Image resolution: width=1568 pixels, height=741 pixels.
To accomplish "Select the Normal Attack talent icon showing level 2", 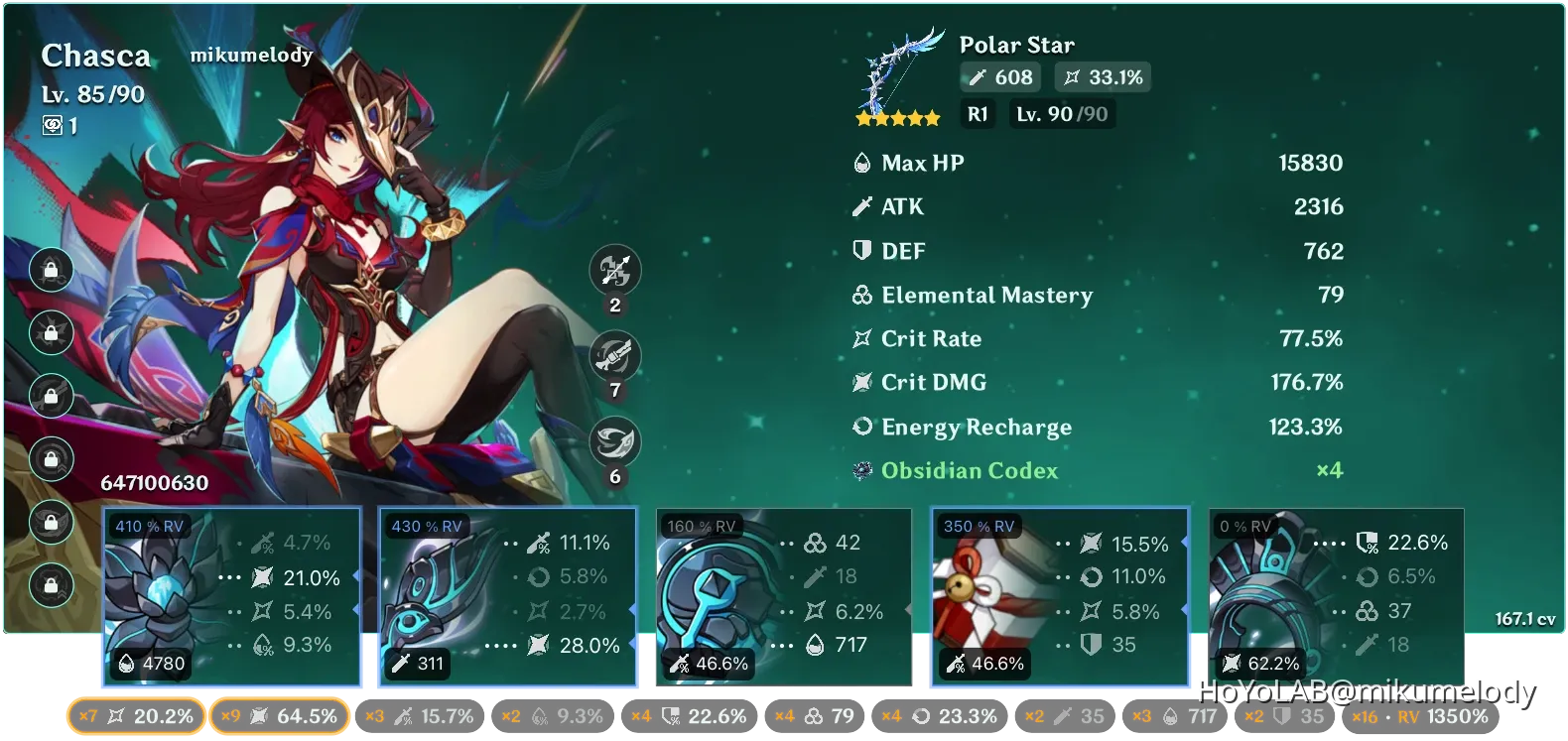I will [615, 270].
